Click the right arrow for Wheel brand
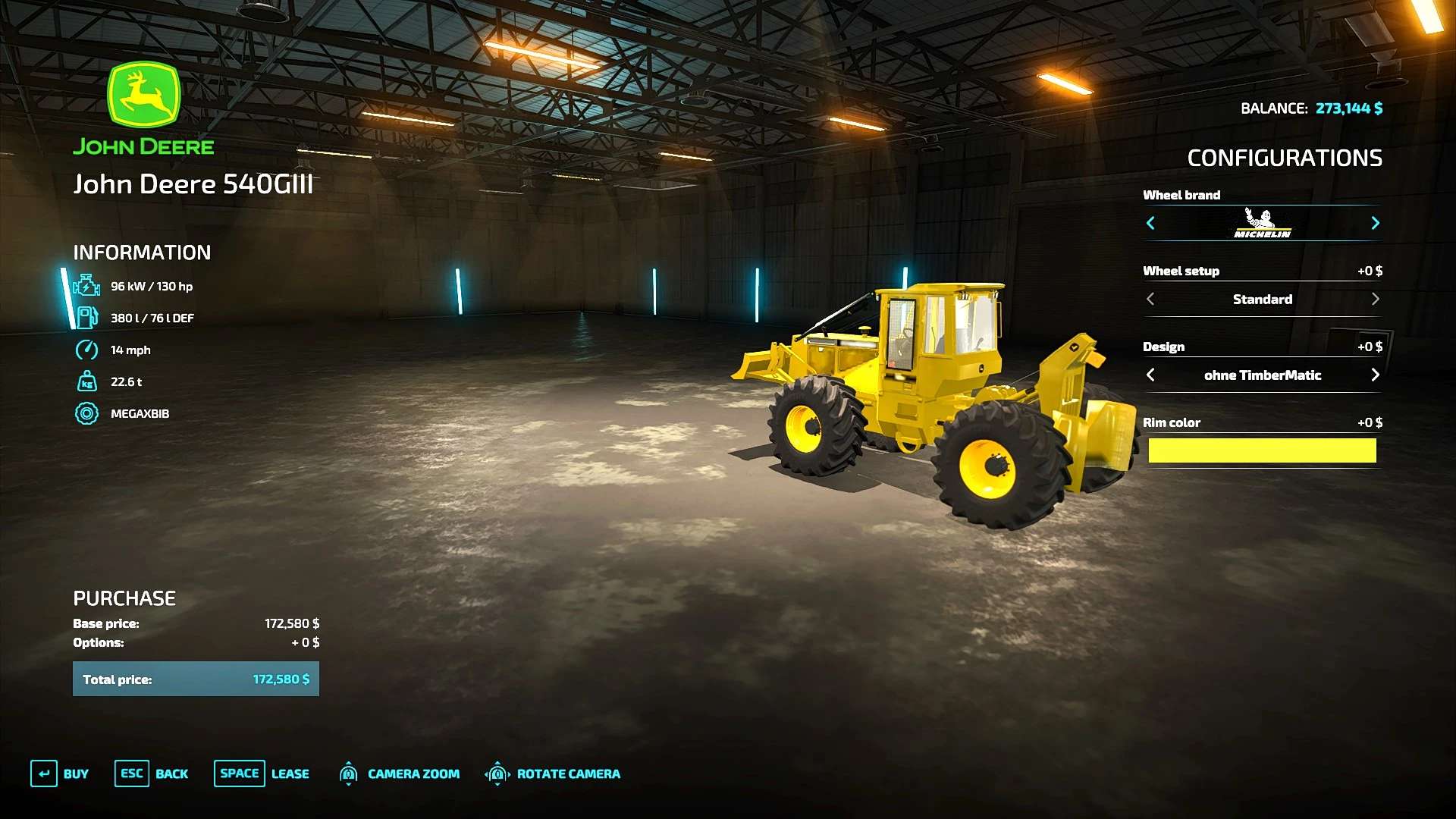 click(x=1375, y=223)
